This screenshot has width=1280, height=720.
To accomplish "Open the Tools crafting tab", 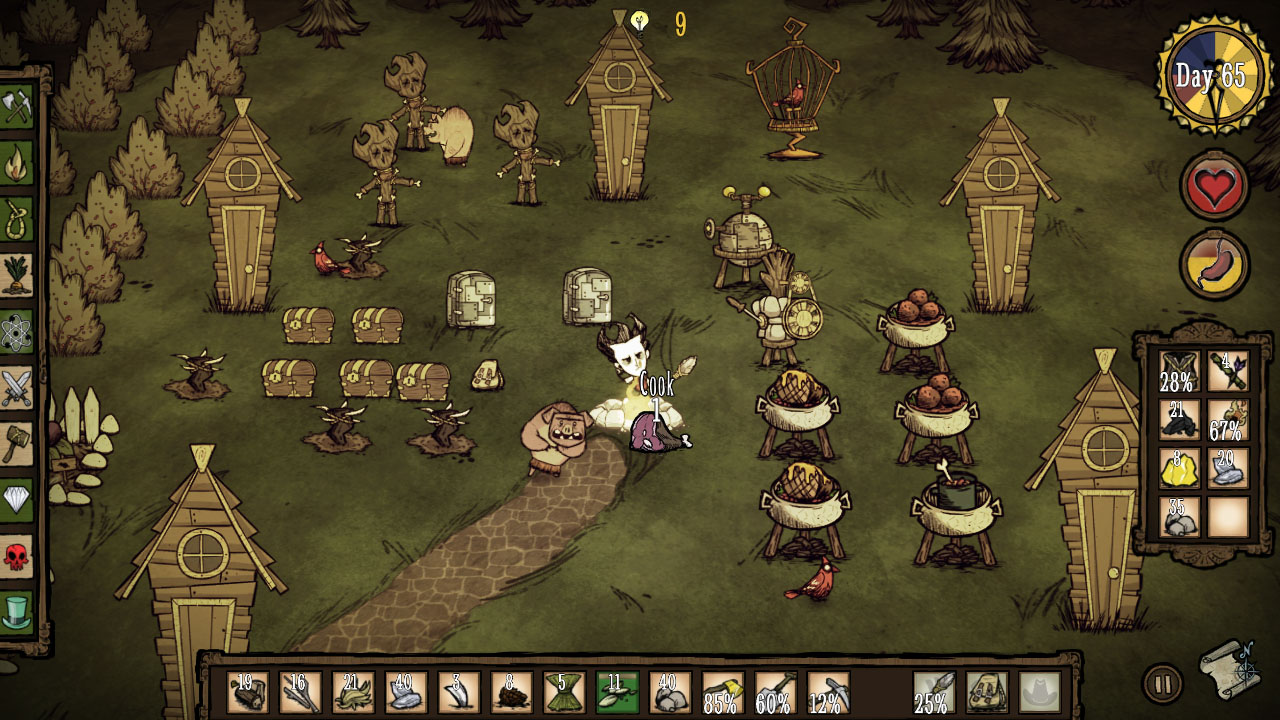I will 17,107.
